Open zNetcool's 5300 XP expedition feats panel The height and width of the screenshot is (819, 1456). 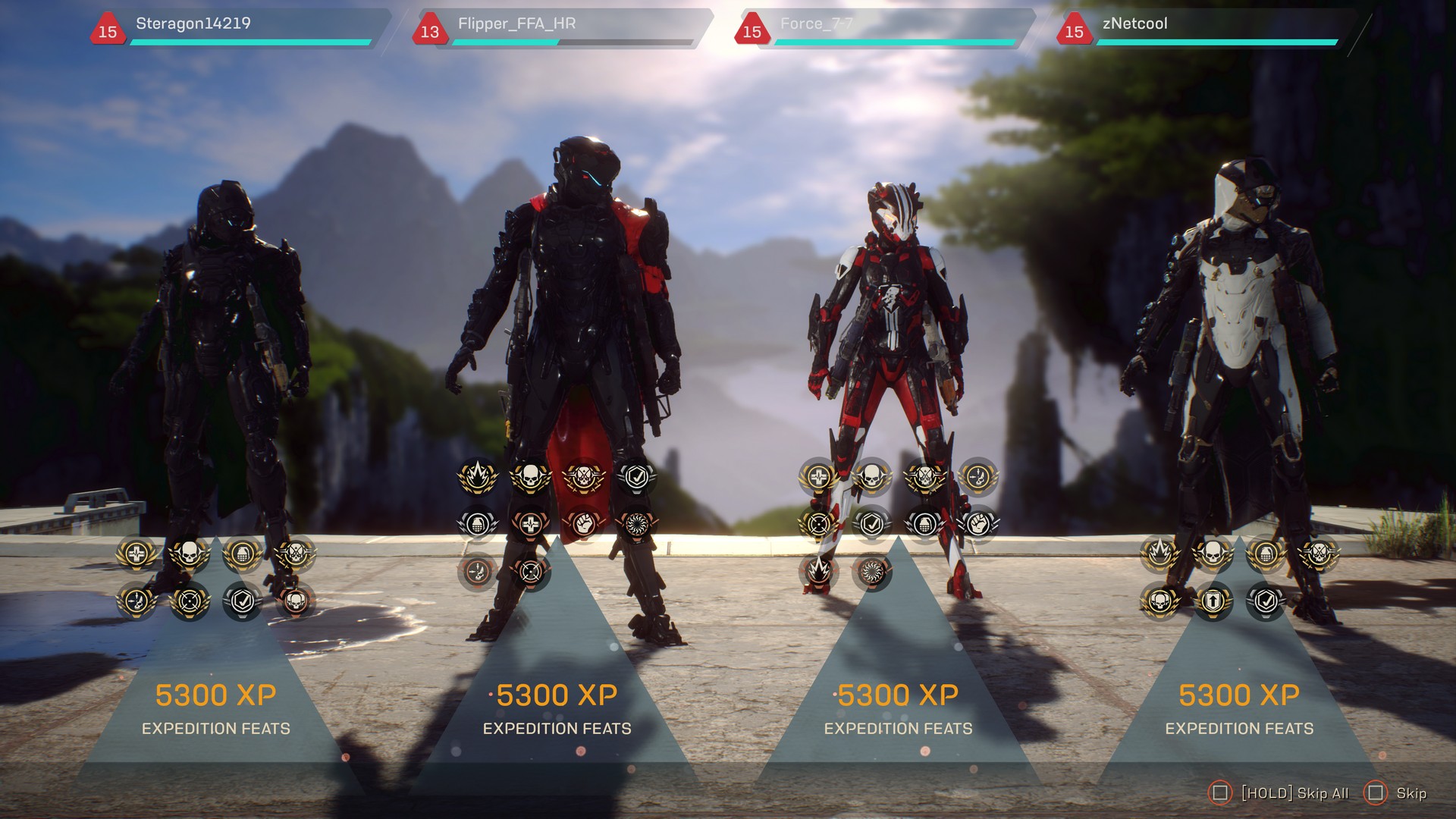[1239, 709]
